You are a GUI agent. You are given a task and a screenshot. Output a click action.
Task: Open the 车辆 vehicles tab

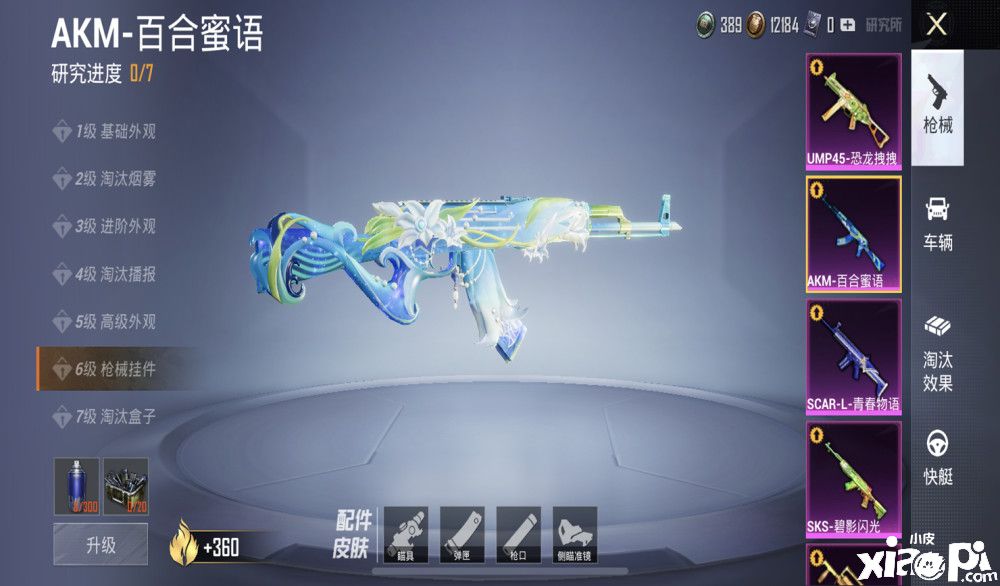point(937,223)
